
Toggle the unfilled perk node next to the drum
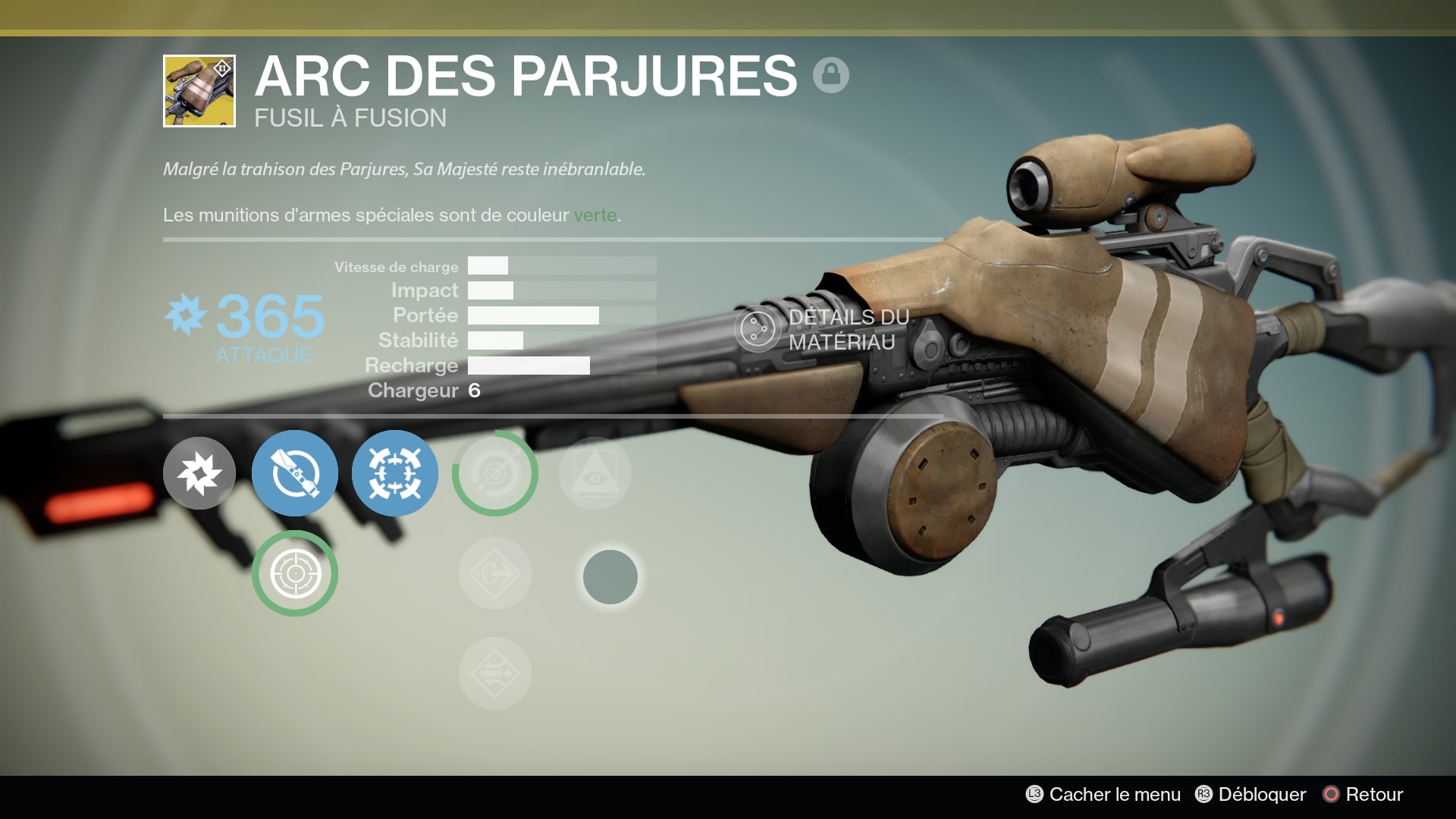pos(610,576)
